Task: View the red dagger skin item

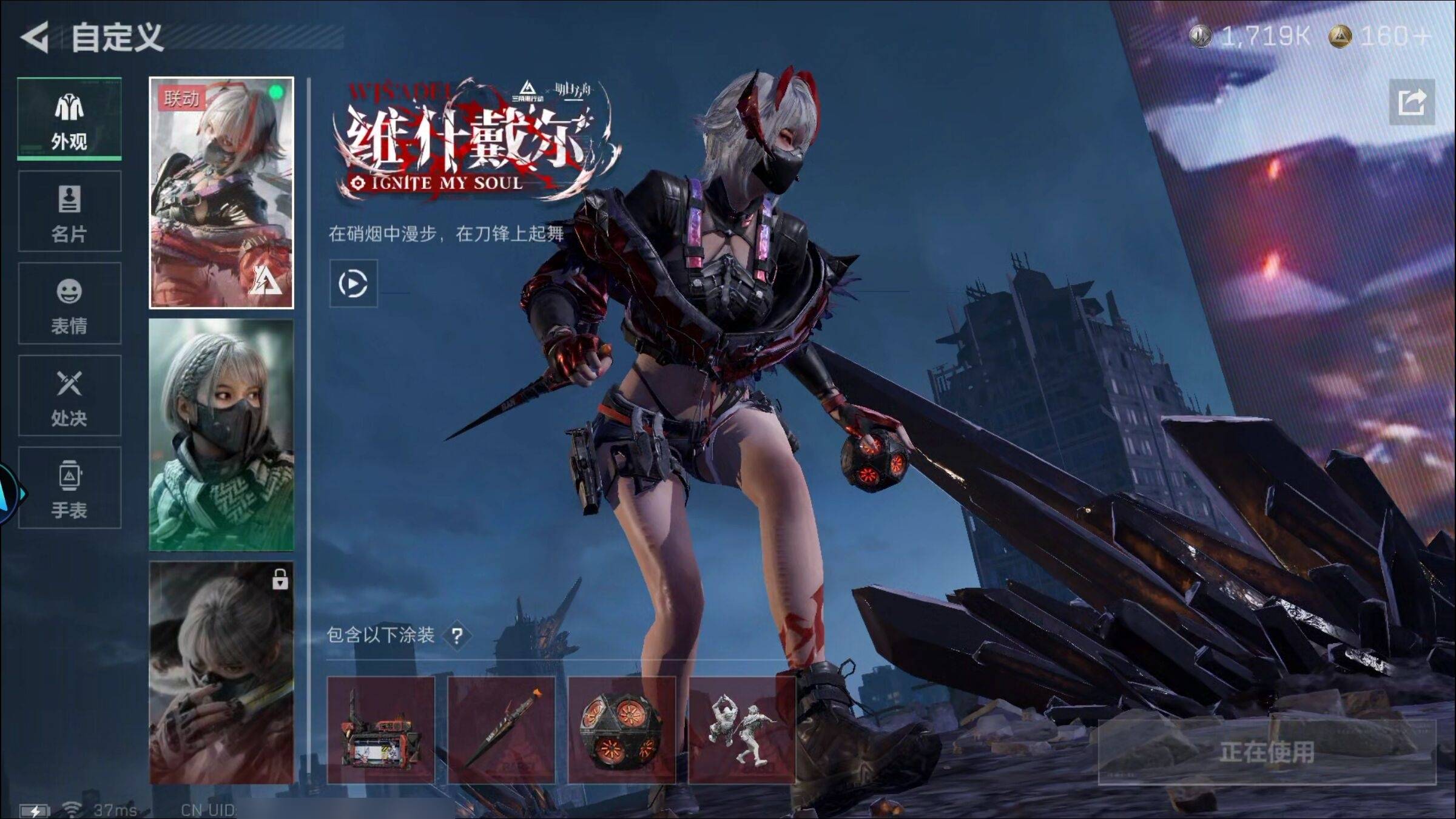Action: point(501,730)
